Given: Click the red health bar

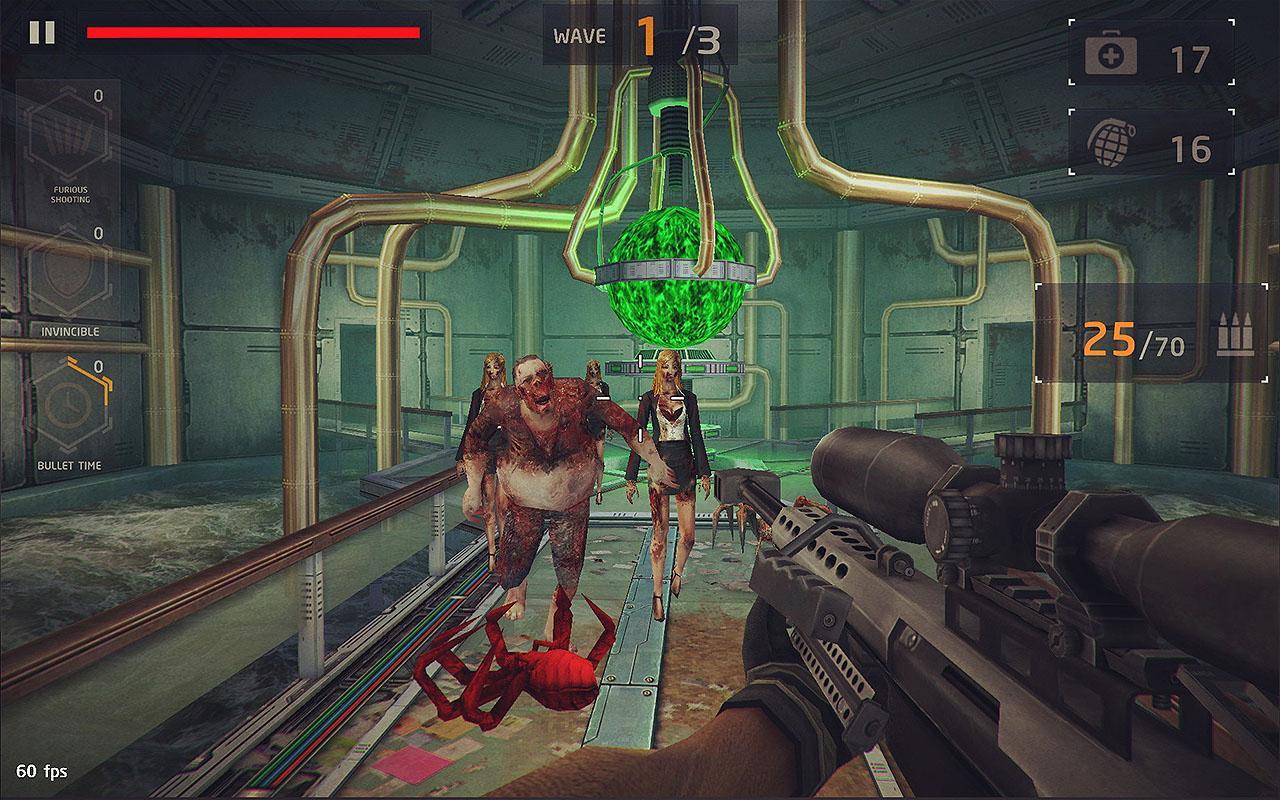Looking at the screenshot, I should tap(255, 34).
